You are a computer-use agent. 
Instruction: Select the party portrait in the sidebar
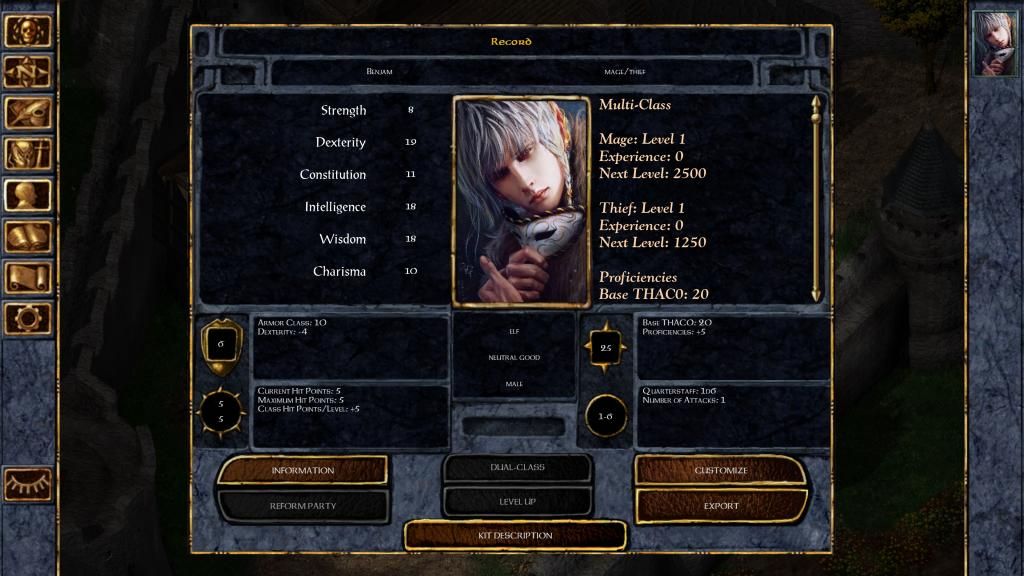click(994, 43)
